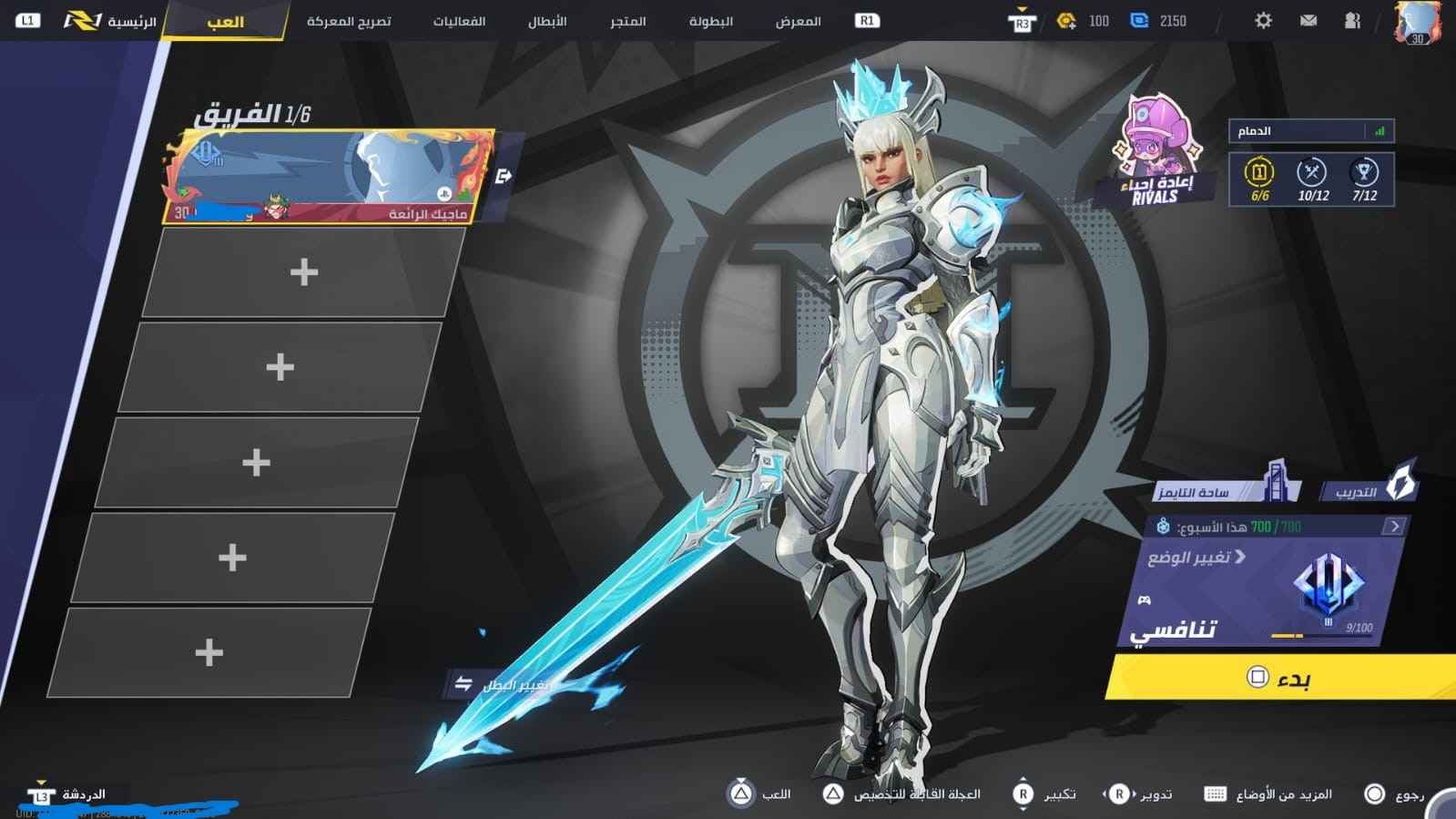Open the mail inbox icon
This screenshot has height=819, width=1456.
point(1308,20)
